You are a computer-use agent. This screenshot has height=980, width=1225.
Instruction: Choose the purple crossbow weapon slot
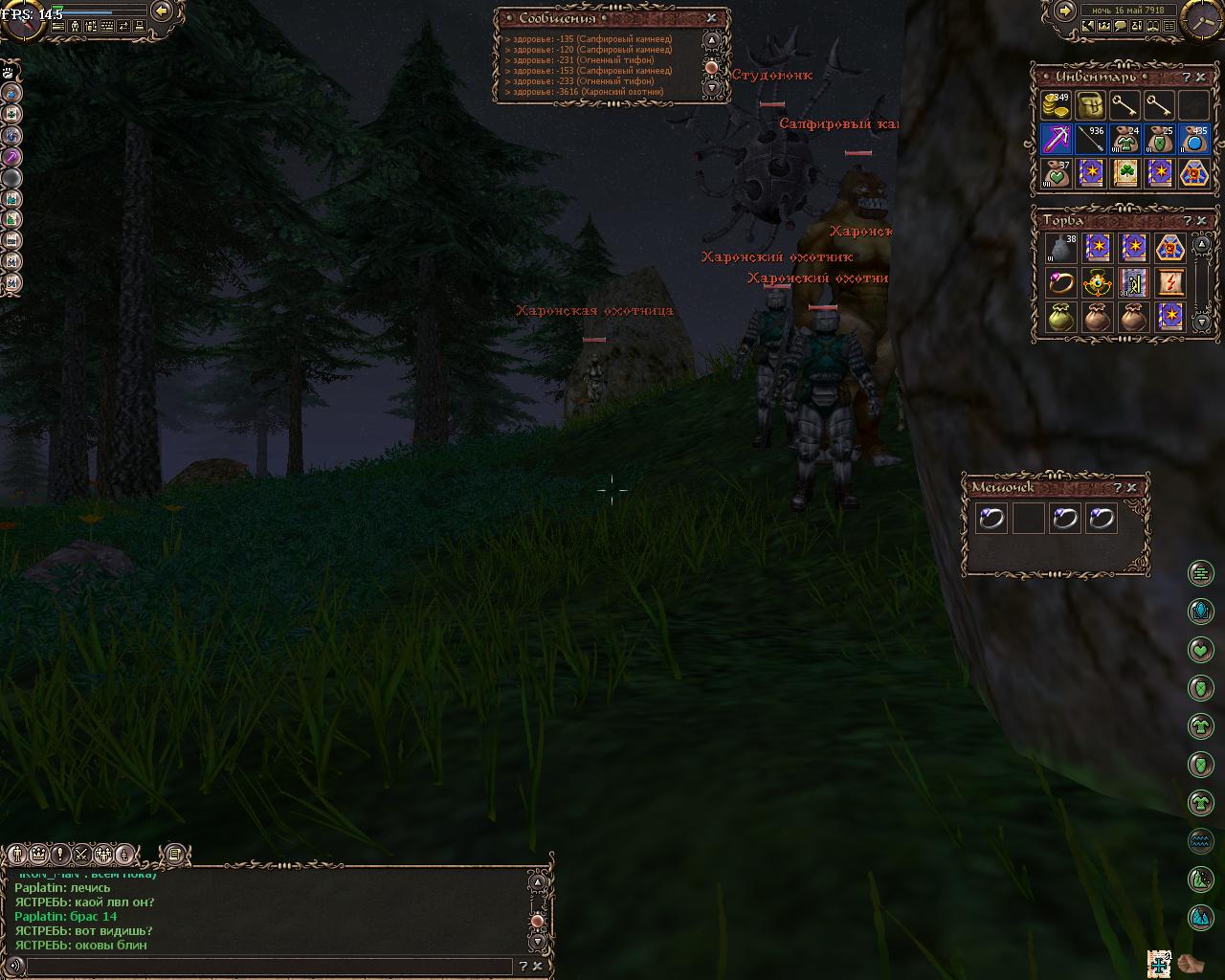click(x=1057, y=140)
